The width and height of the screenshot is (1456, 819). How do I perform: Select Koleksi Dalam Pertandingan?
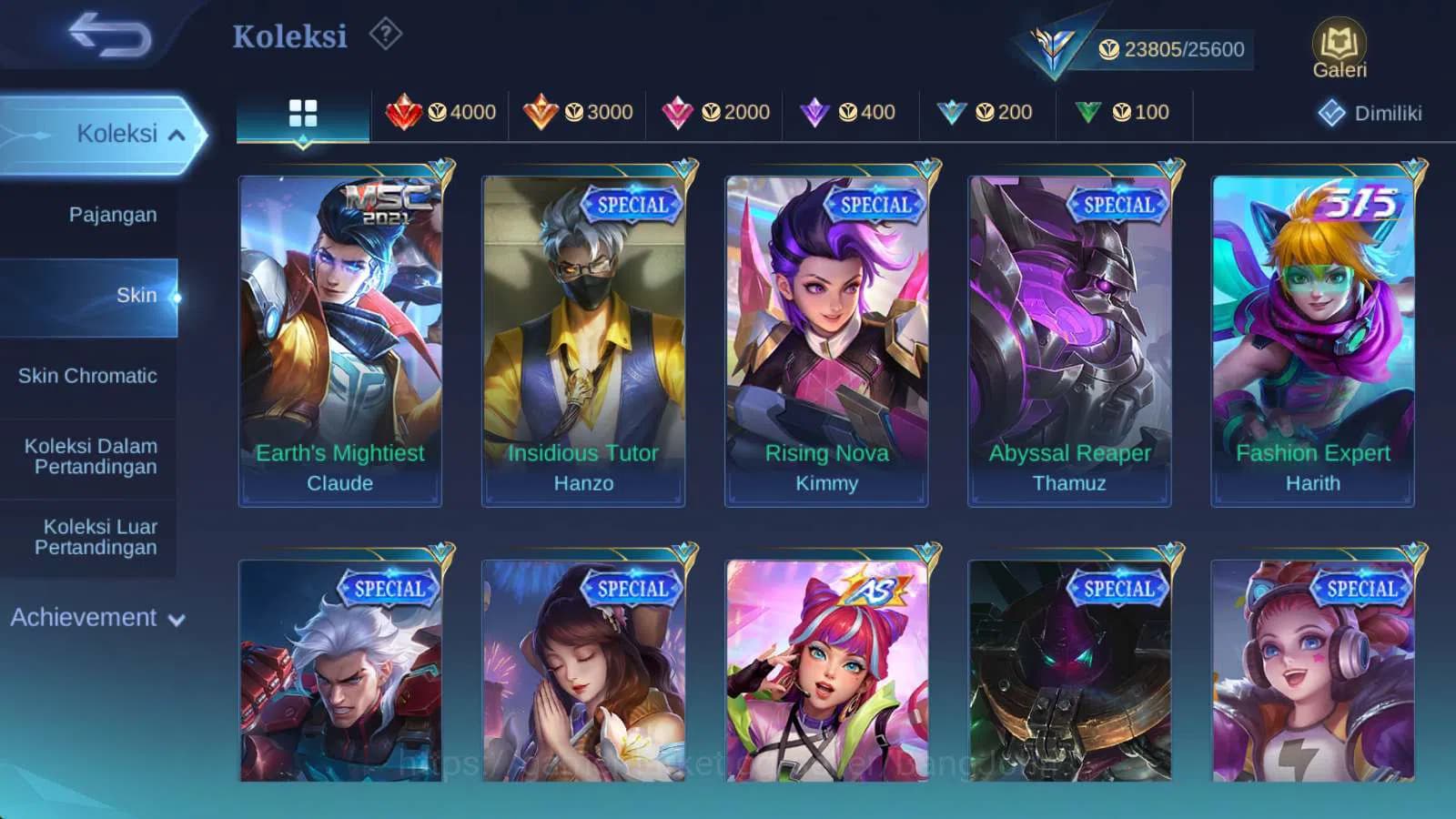coord(90,456)
